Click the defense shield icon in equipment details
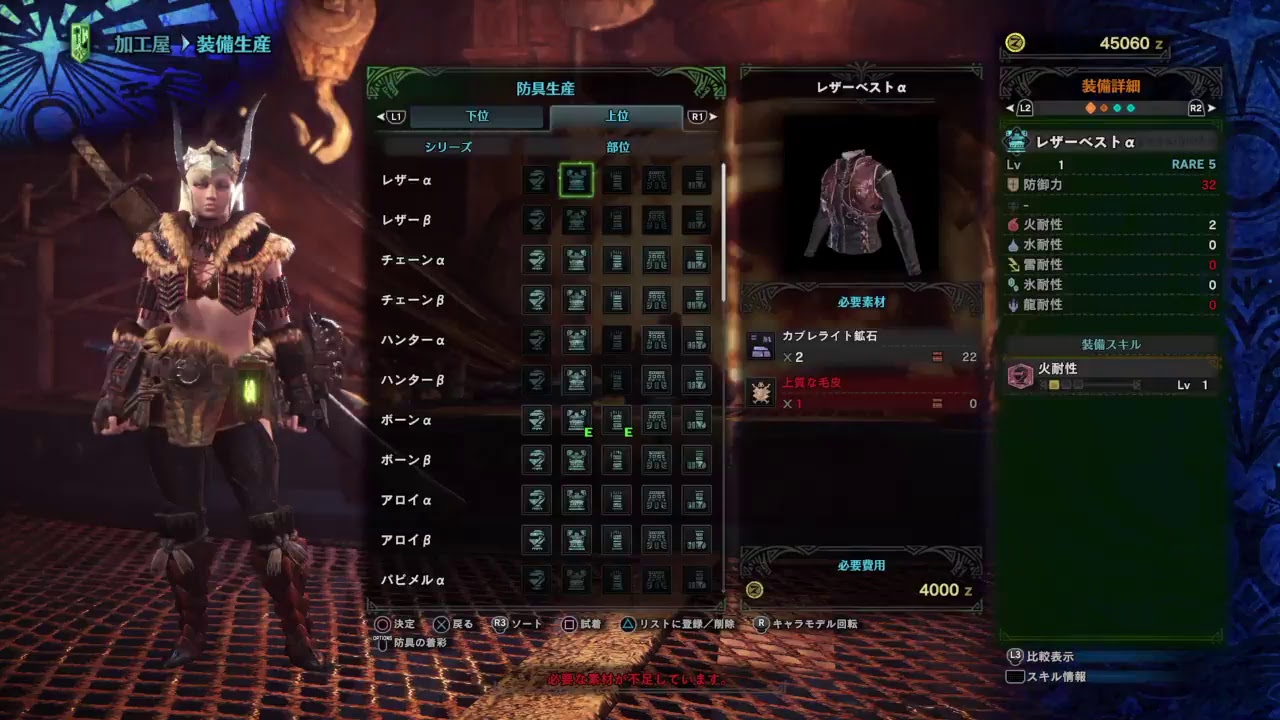The height and width of the screenshot is (720, 1280). click(1014, 184)
